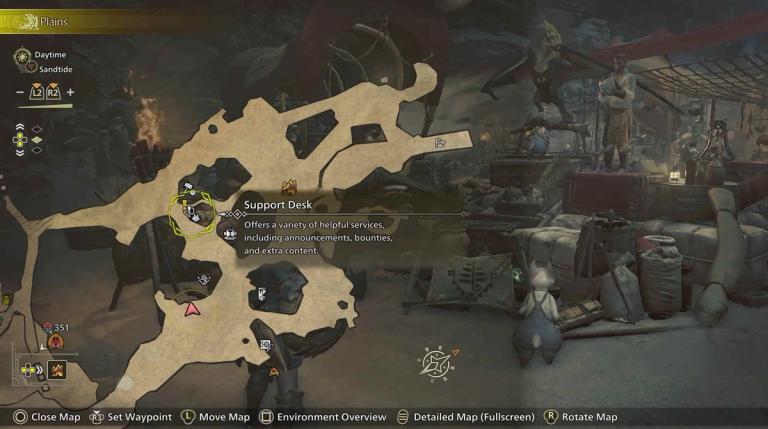Click the compass emblem on the map
Viewport: 768px width, 429px height.
437,361
